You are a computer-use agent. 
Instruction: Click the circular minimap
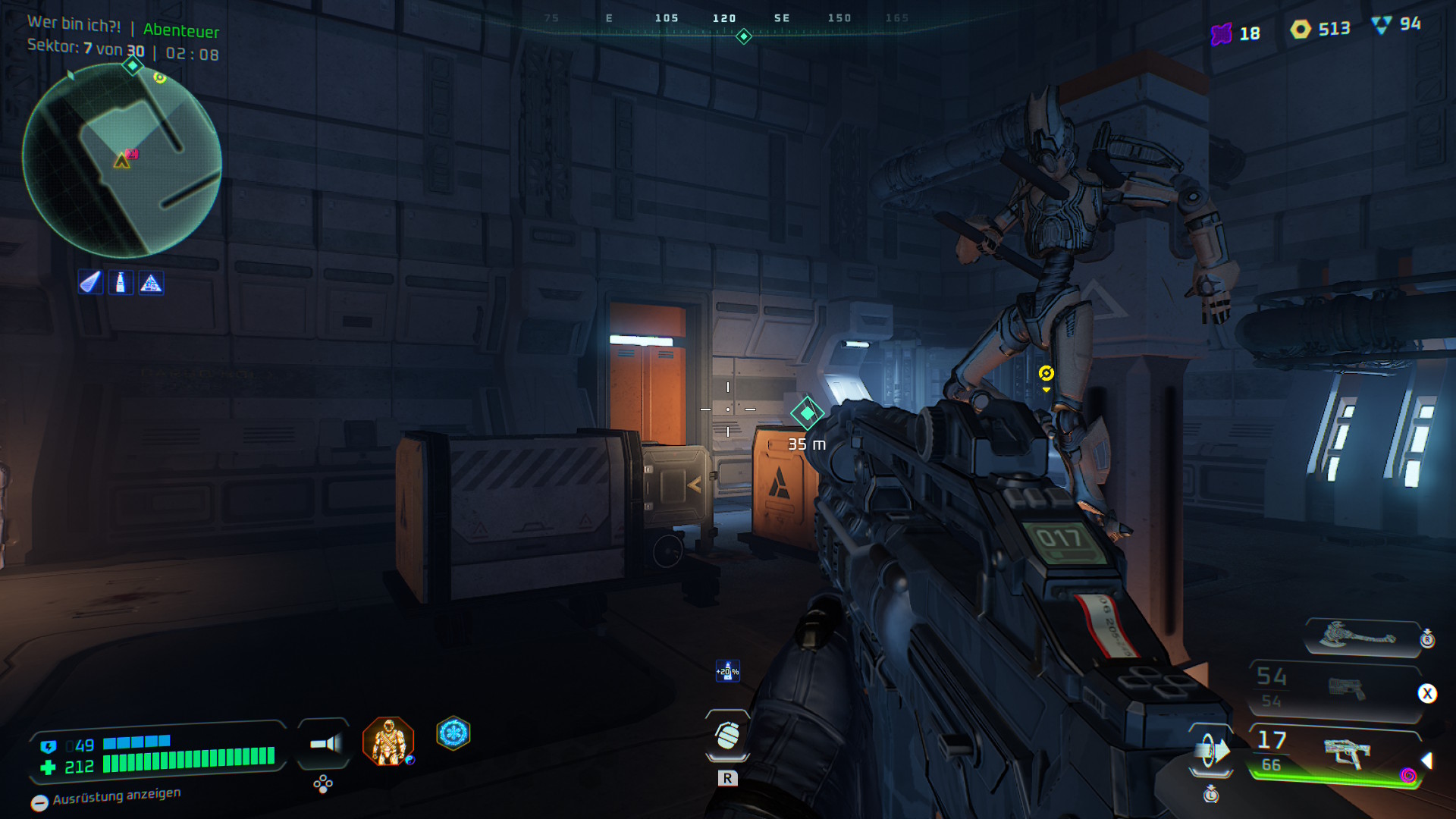[x=122, y=161]
